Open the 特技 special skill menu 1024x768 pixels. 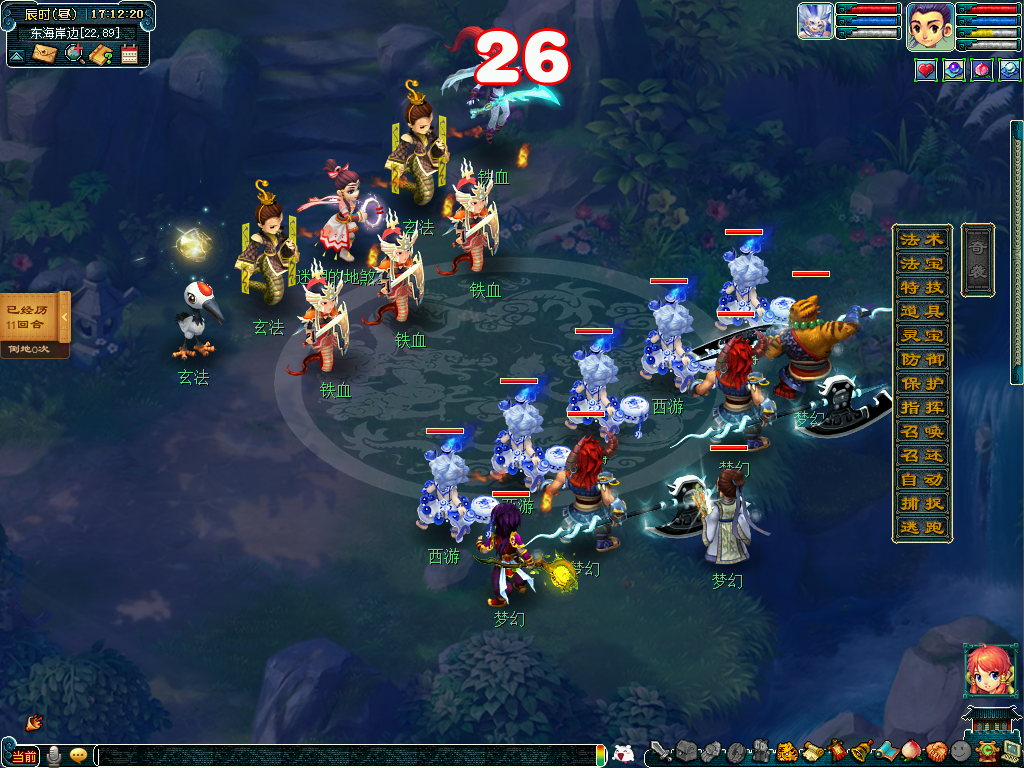921,288
